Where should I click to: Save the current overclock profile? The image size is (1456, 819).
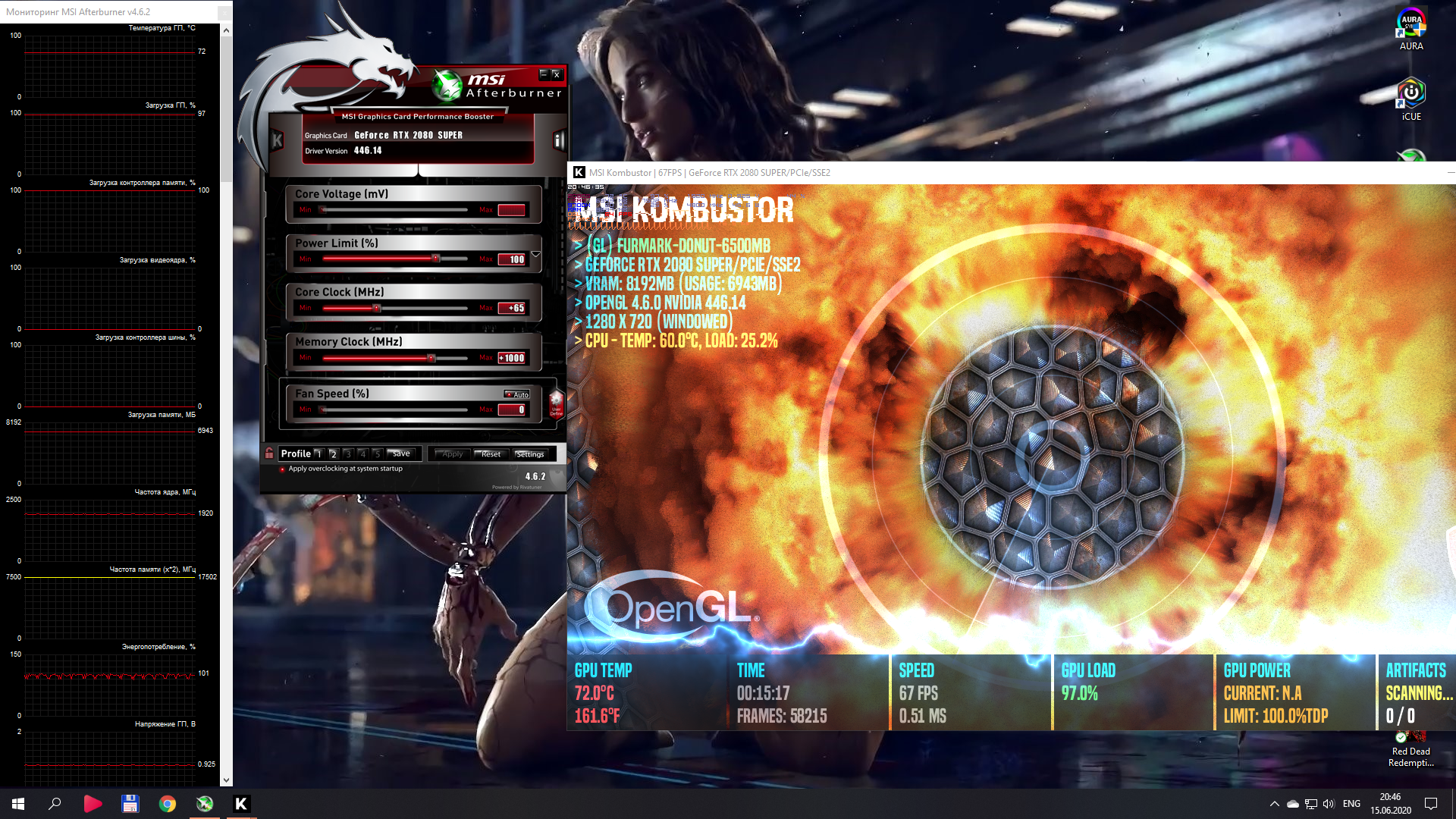click(x=401, y=453)
